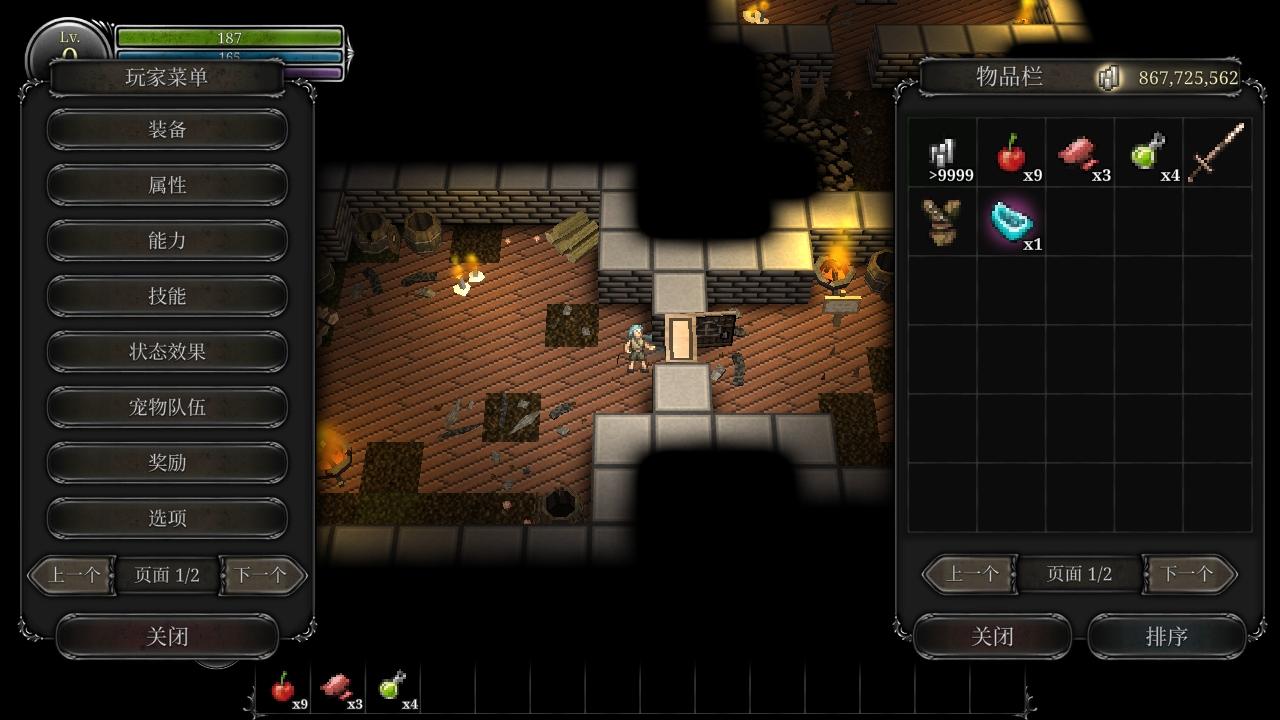The height and width of the screenshot is (720, 1280).
Task: Use the cherry on the bottom hotbar
Action: pyautogui.click(x=284, y=688)
